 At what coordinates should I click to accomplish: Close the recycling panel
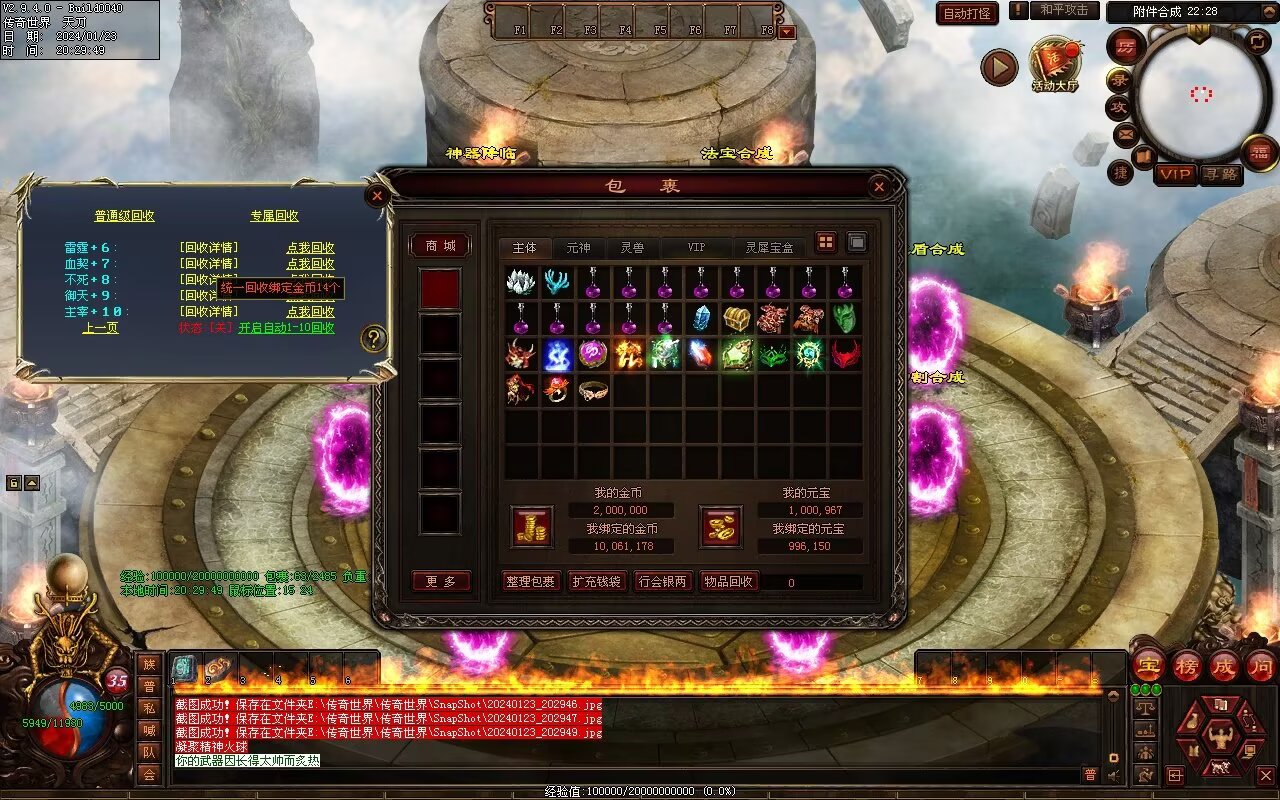click(377, 195)
